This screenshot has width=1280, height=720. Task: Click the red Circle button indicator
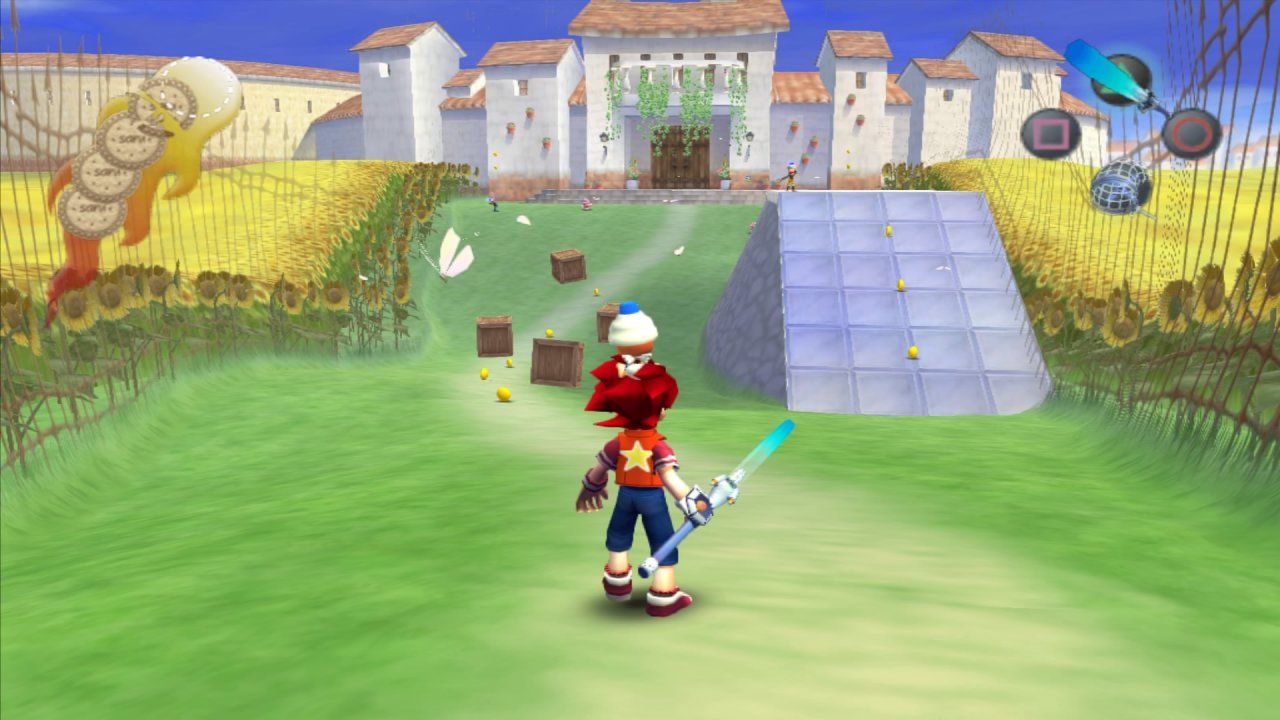(x=1190, y=133)
